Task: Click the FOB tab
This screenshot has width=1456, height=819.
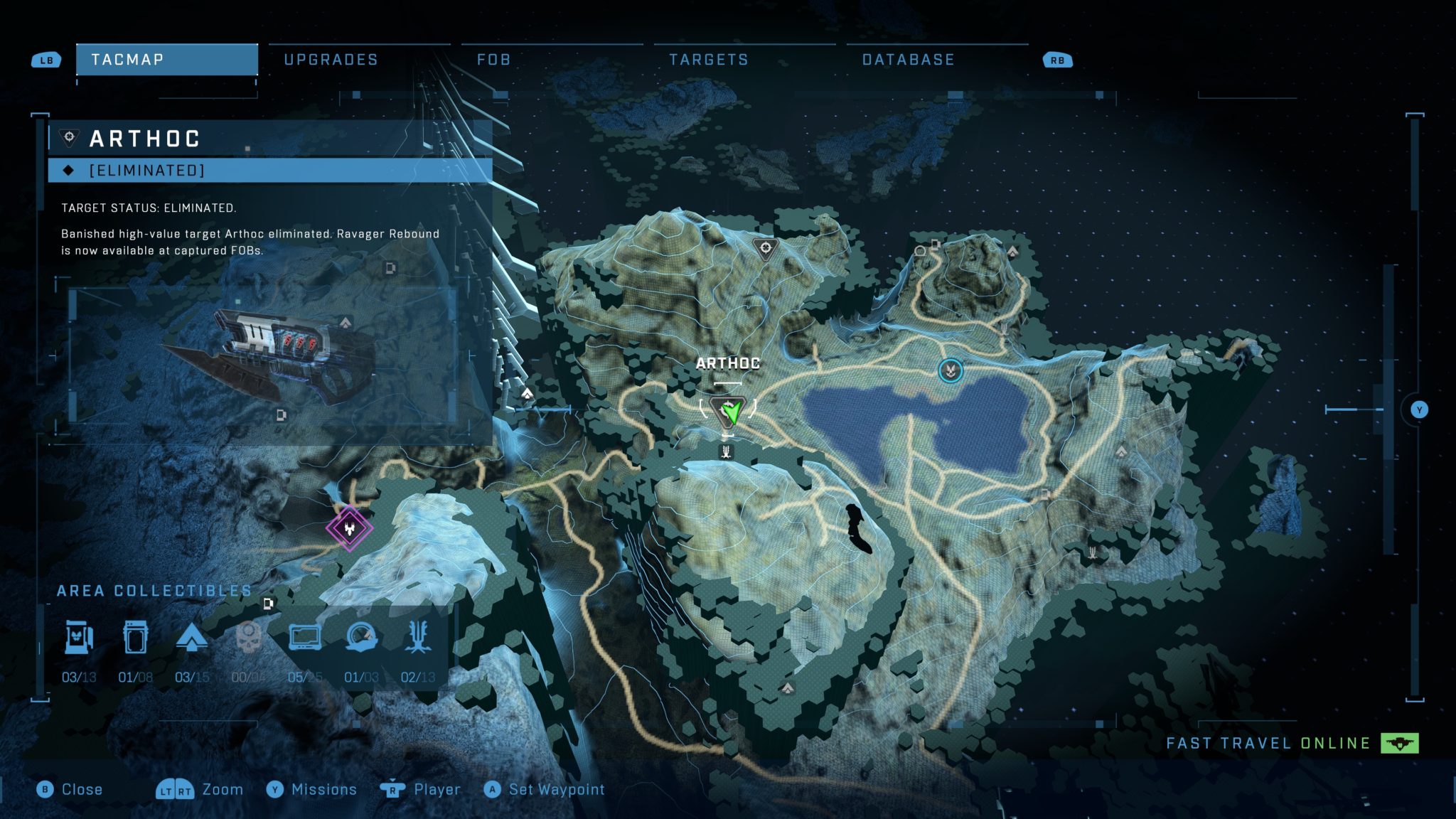Action: pyautogui.click(x=493, y=60)
